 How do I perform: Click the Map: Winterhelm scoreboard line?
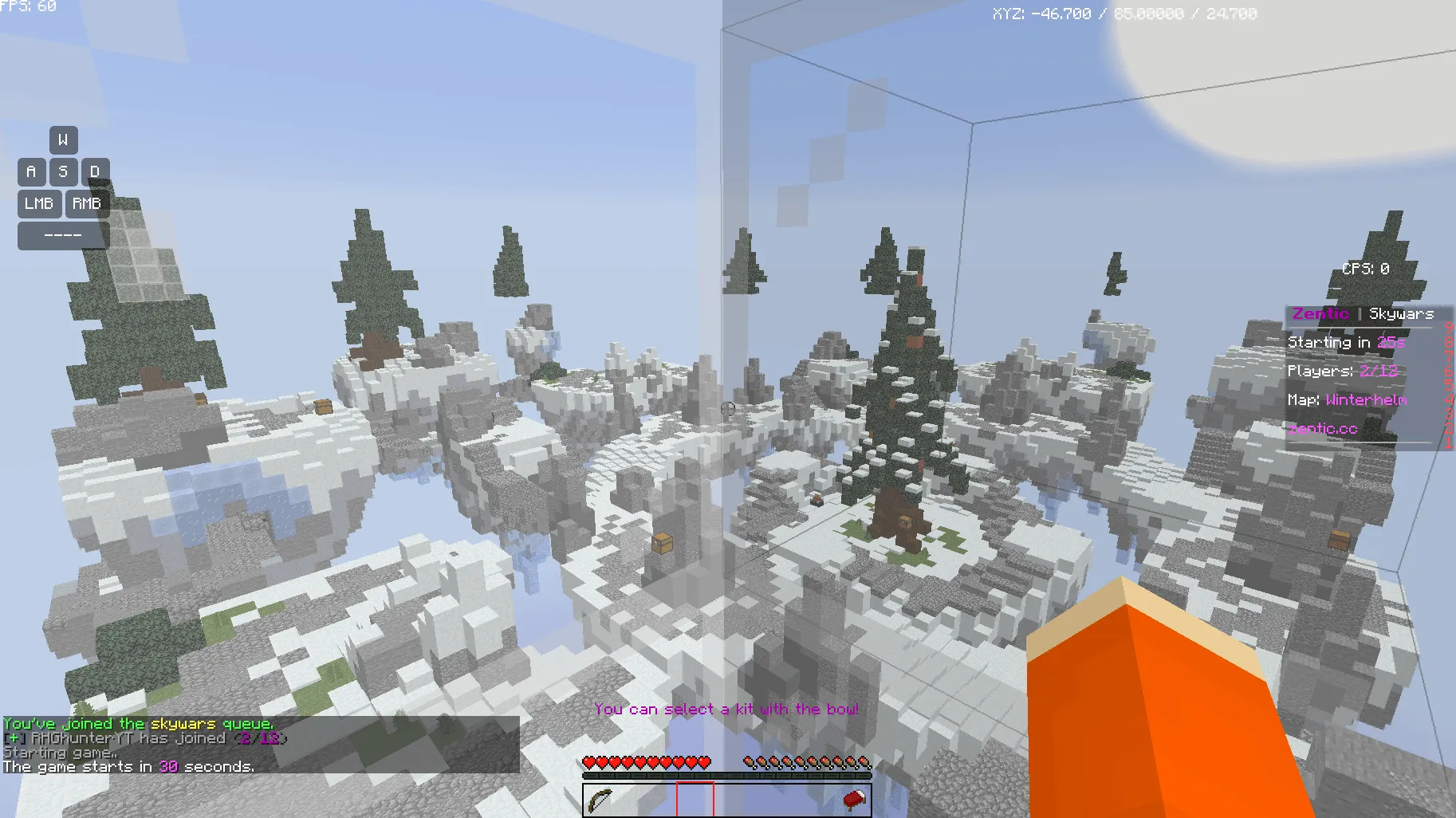click(1348, 399)
